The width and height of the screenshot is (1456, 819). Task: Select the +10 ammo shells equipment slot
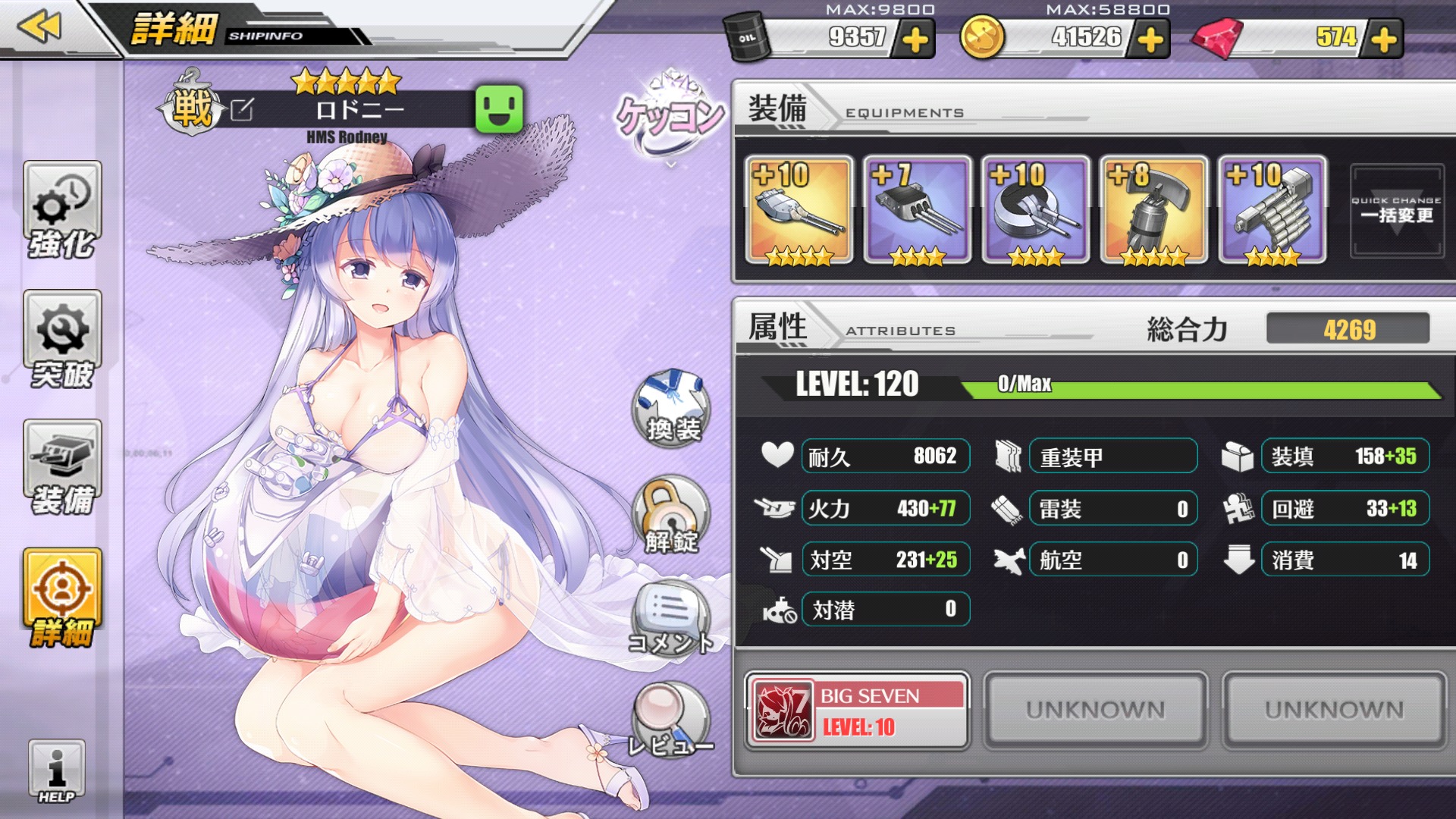tap(1272, 211)
